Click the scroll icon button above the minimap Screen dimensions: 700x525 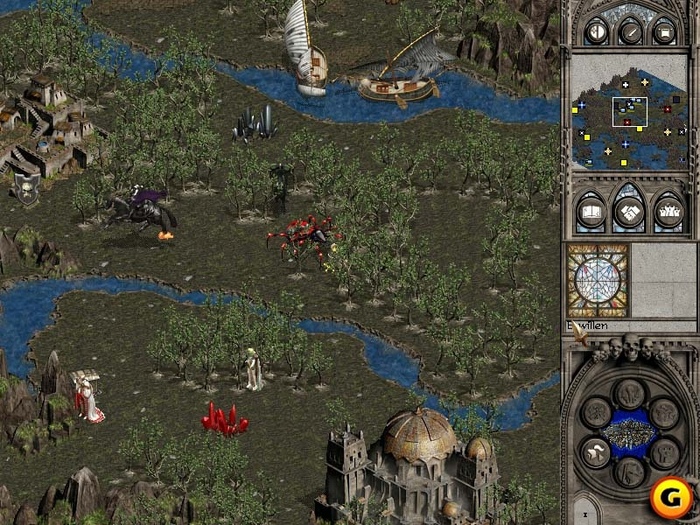coord(664,31)
